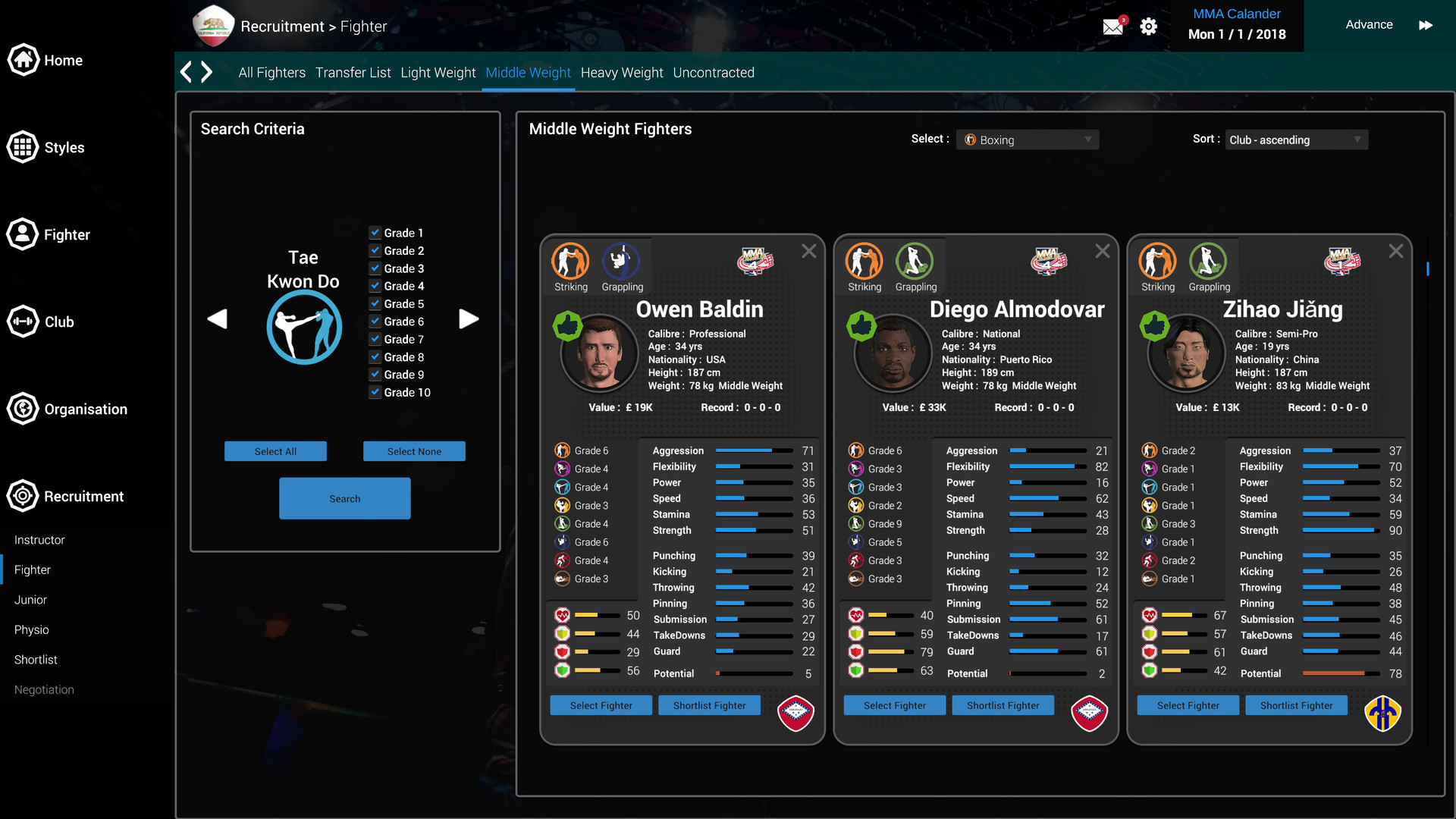Open the settings gear at the top bar
The image size is (1456, 819).
(x=1148, y=25)
